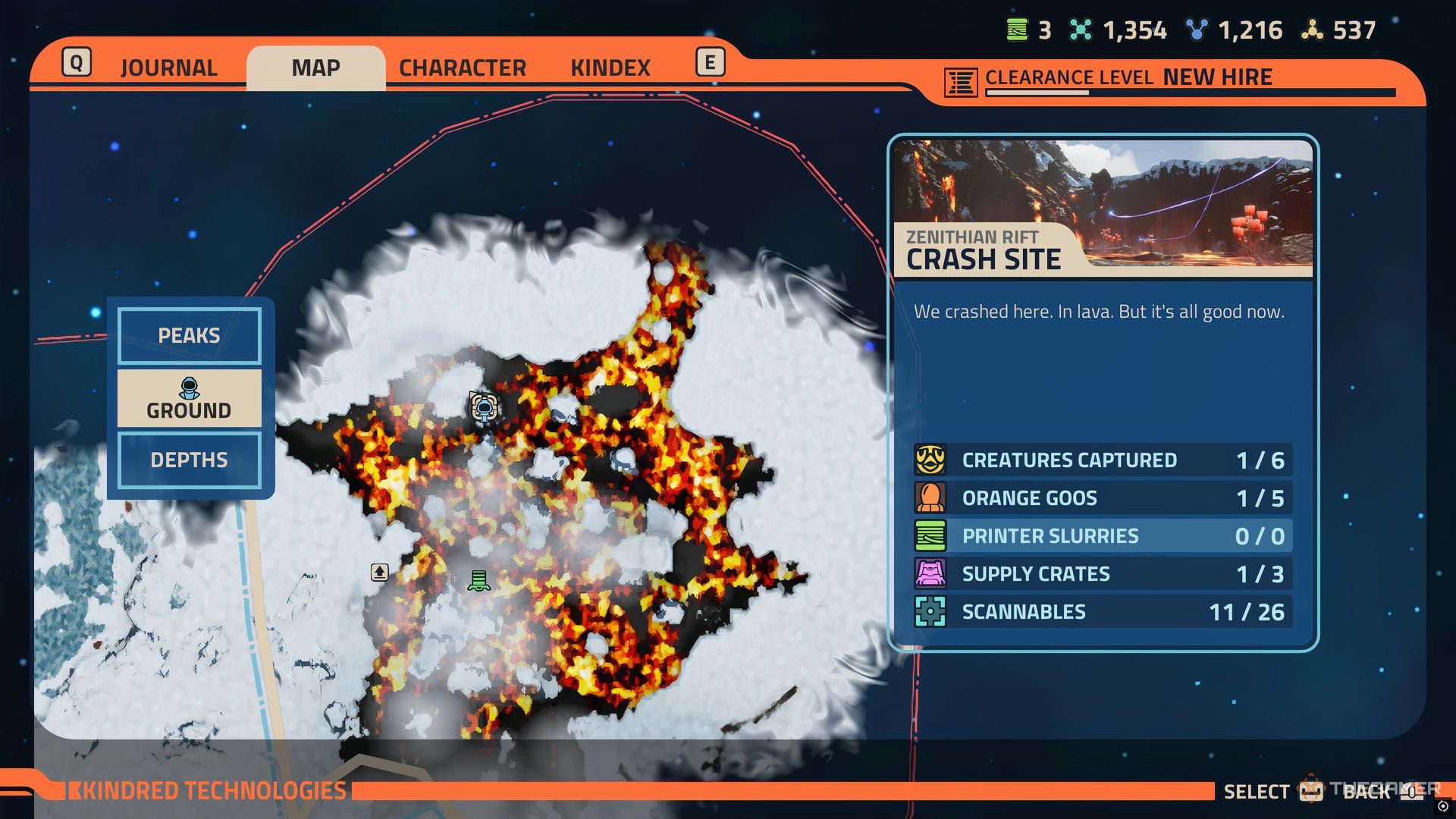Open the Journal tab
This screenshot has width=1456, height=819.
click(x=168, y=68)
